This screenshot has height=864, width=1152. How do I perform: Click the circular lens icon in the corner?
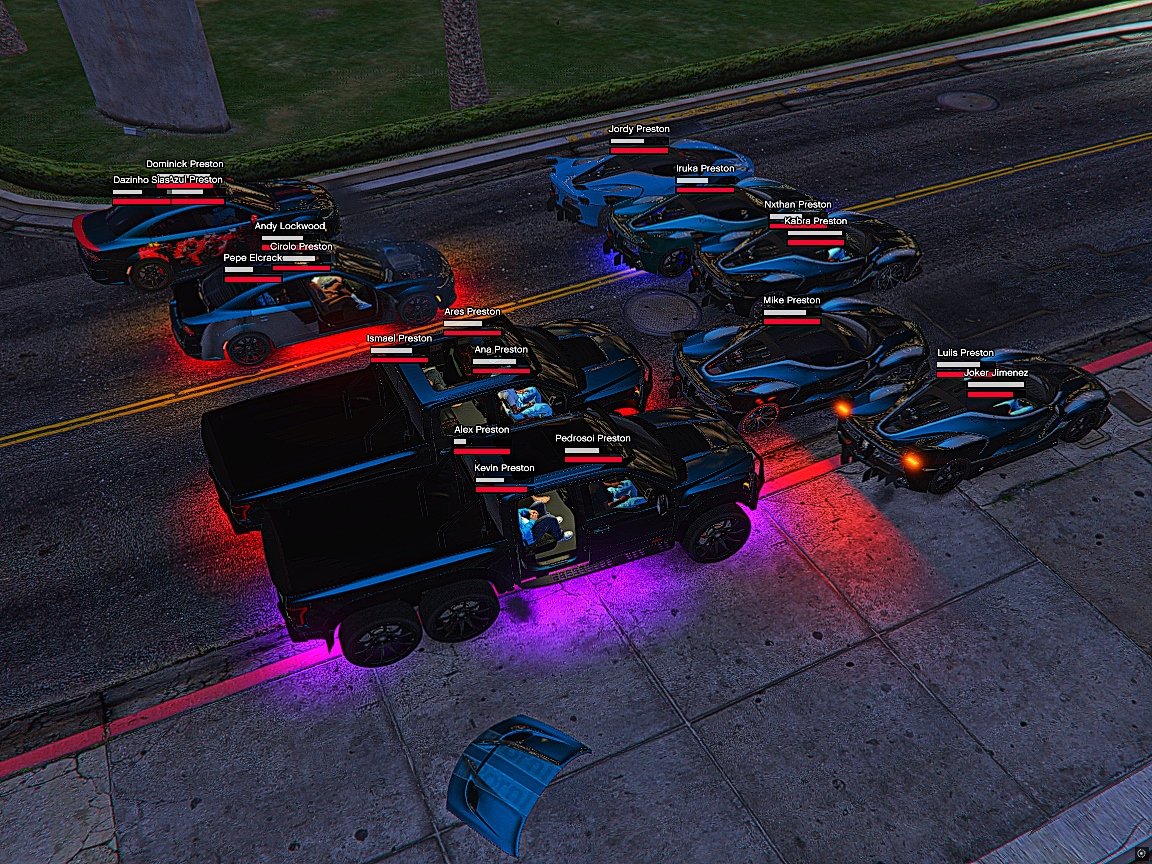pyautogui.click(x=1141, y=853)
